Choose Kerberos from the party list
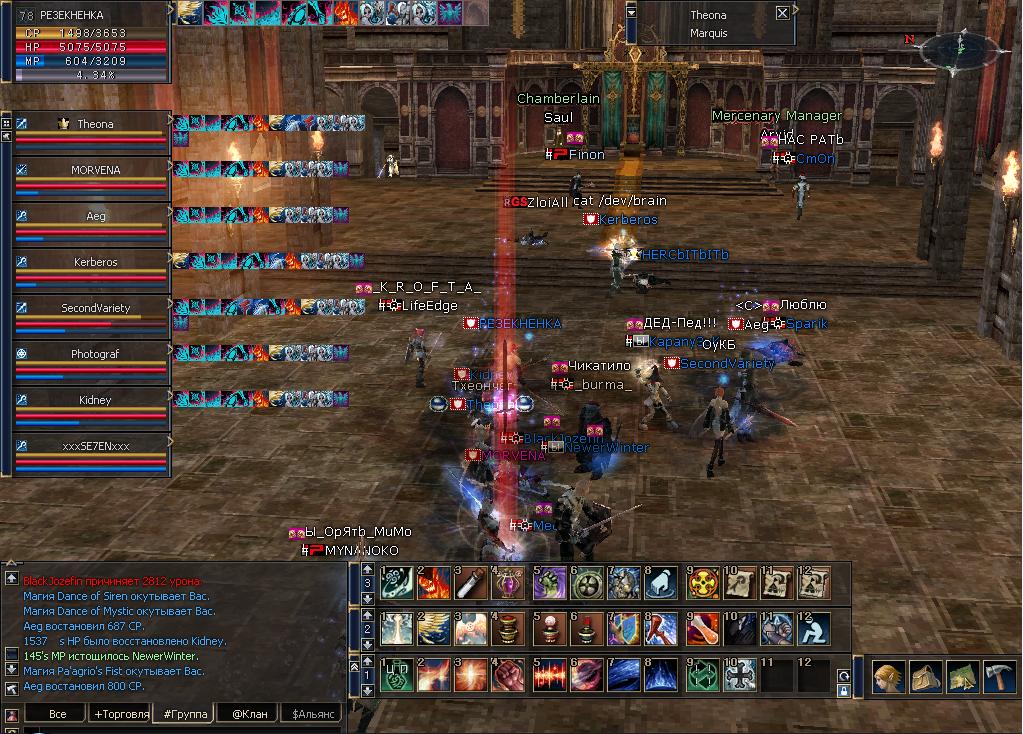Screen dimensions: 1023x734 (x=95, y=262)
